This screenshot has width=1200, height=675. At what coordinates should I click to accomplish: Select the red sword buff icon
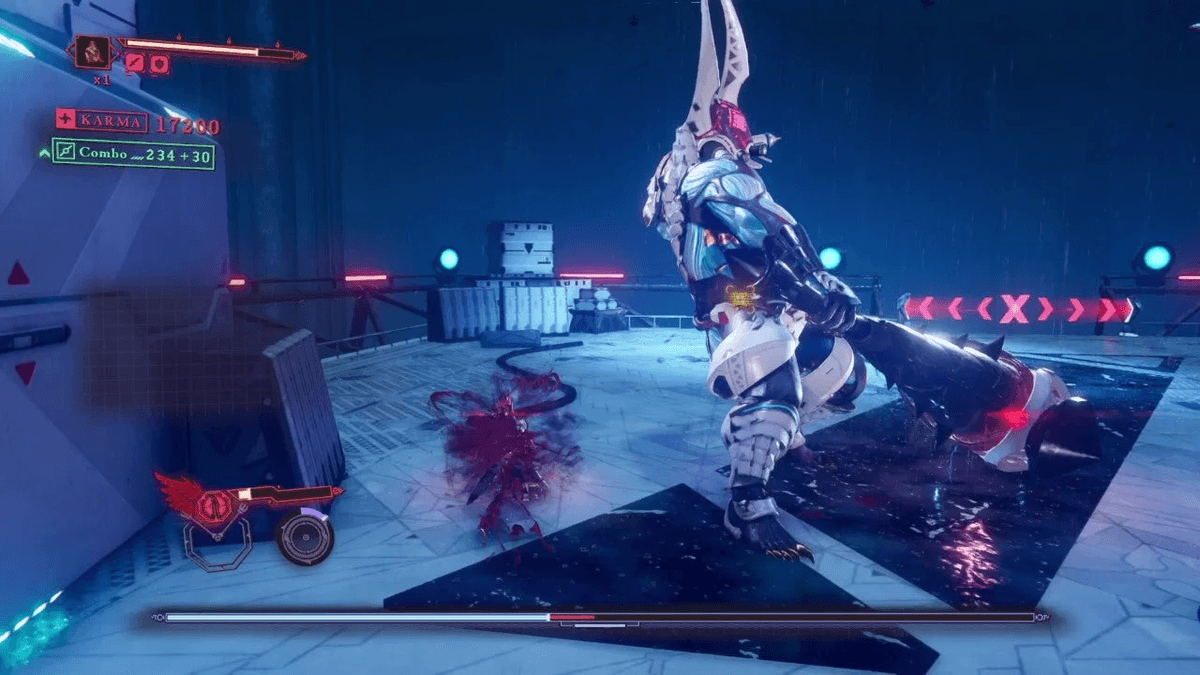[x=135, y=63]
